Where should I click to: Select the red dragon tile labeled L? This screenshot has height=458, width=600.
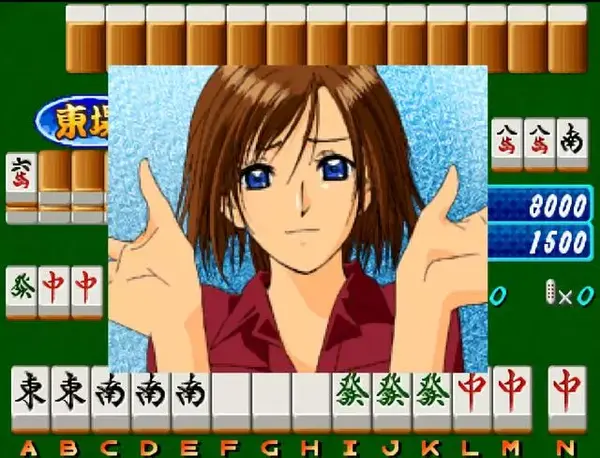471,399
